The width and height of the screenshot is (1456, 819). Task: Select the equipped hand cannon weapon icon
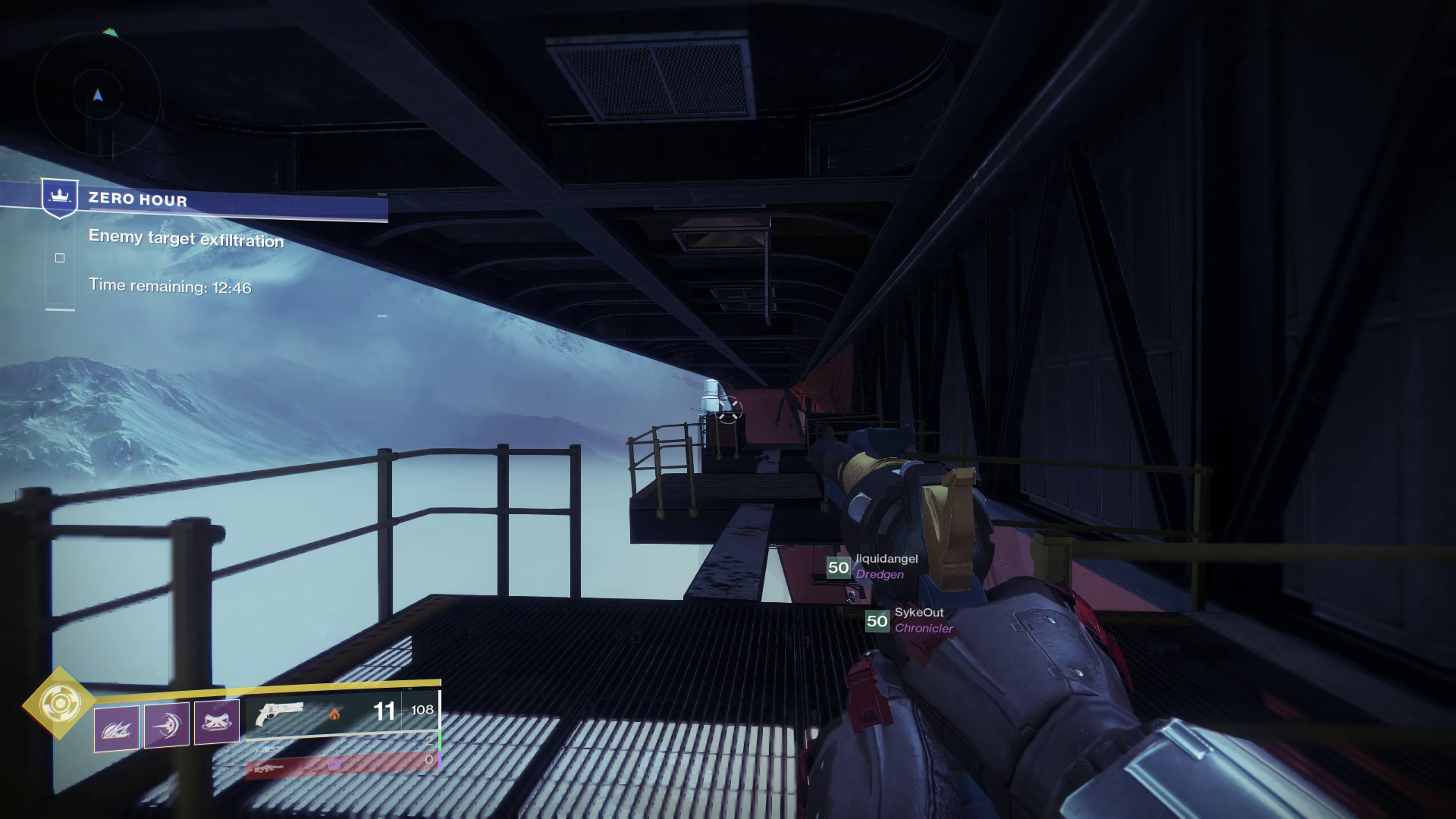(x=281, y=713)
